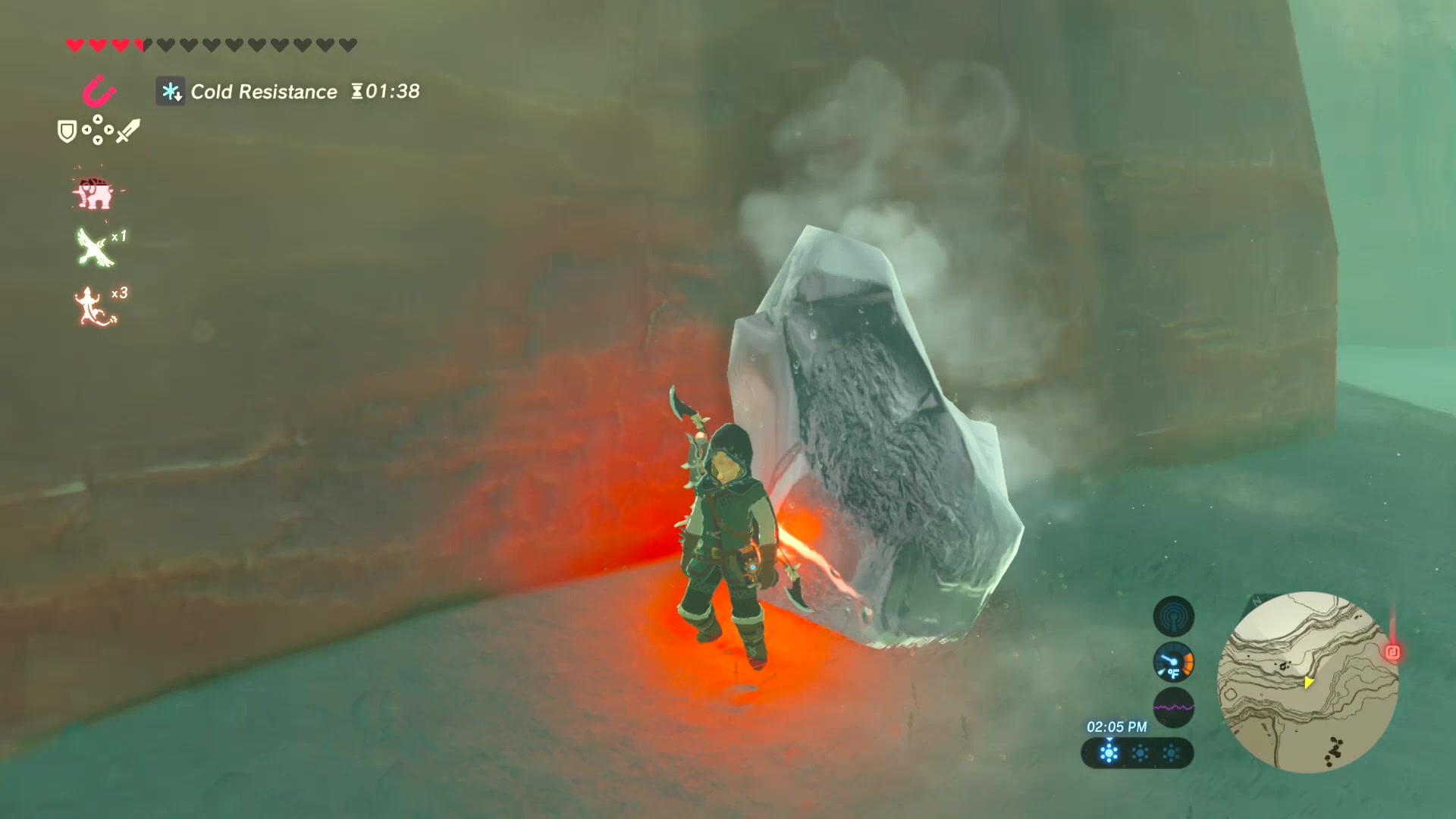Select the red shrine marker on the minimap edge

[1392, 652]
